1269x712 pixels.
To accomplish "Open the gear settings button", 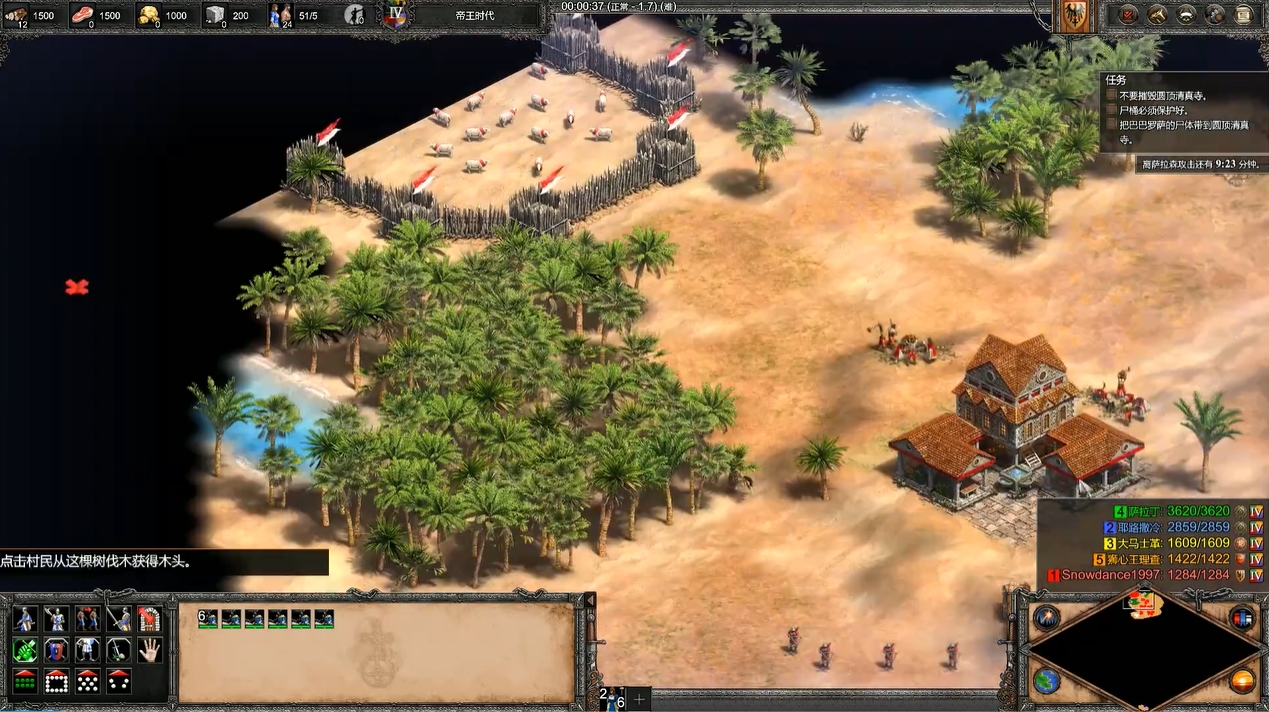I will tap(1215, 15).
